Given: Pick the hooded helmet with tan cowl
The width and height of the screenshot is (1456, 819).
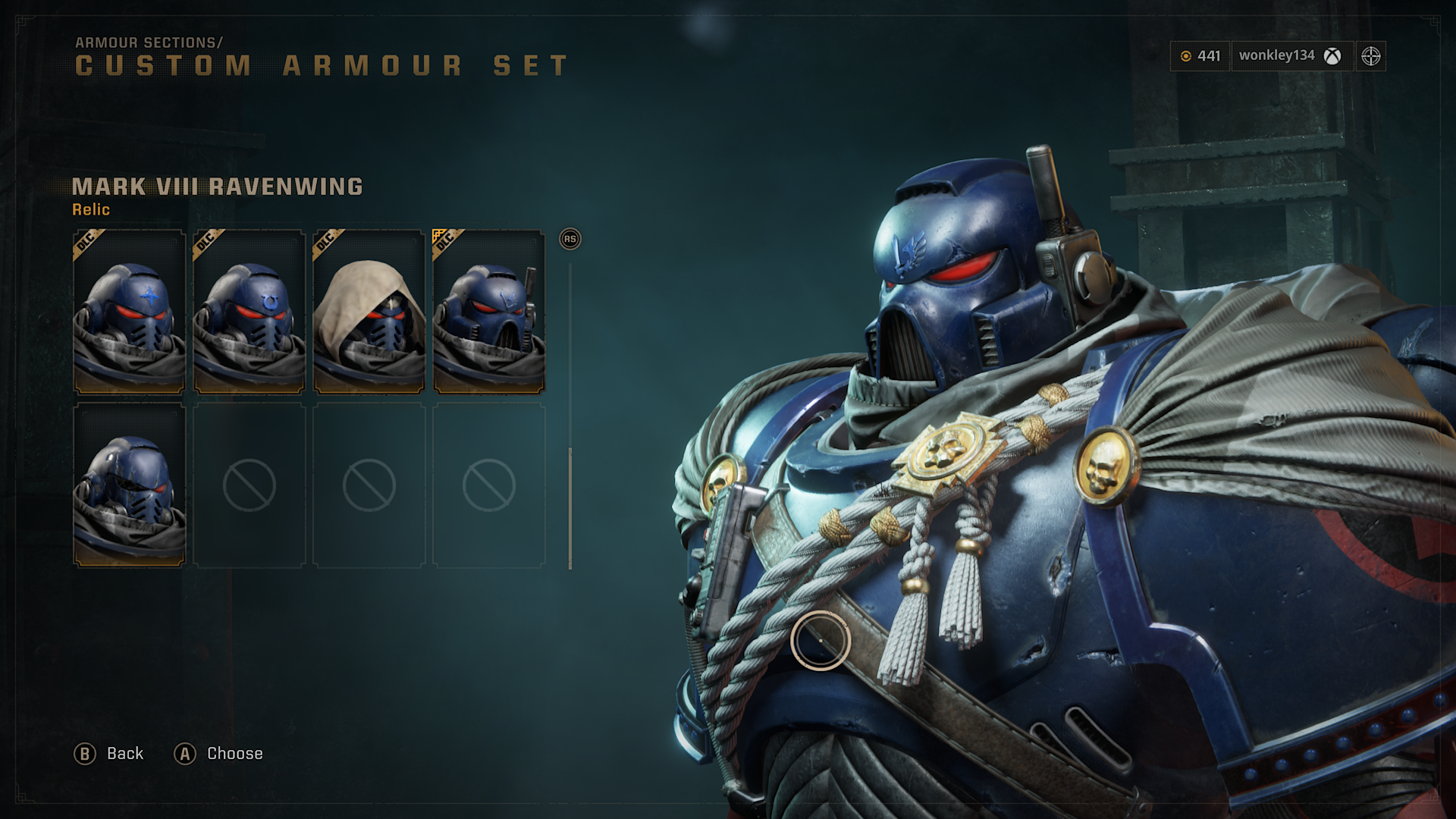Looking at the screenshot, I should [x=369, y=312].
